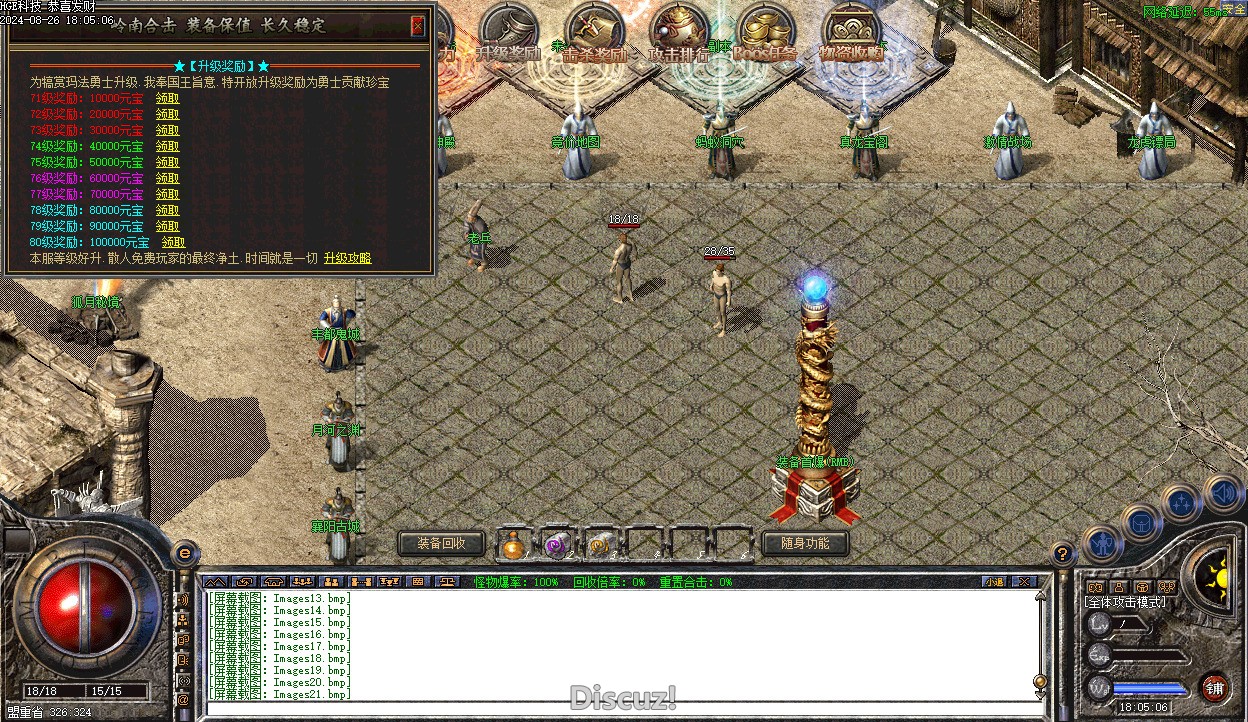Close the level-up reward panel
This screenshot has width=1248, height=722.
pos(418,26)
